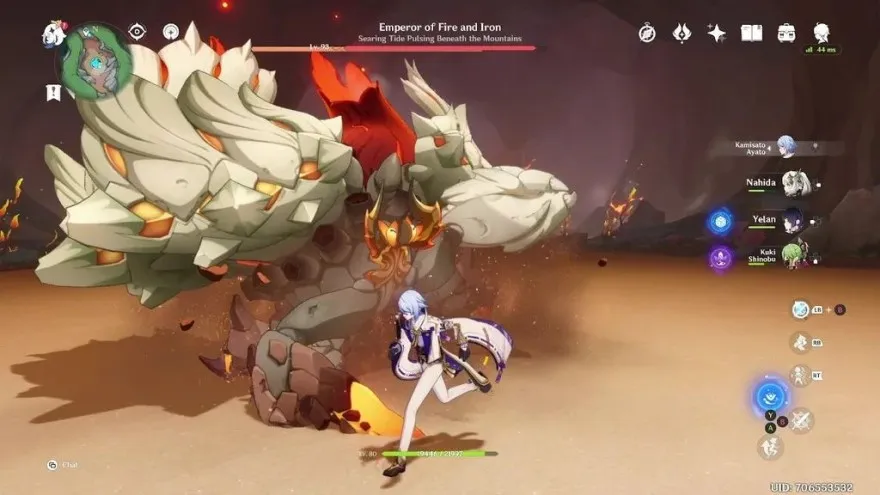
Task: Open the Wish star icon
Action: [x=716, y=33]
